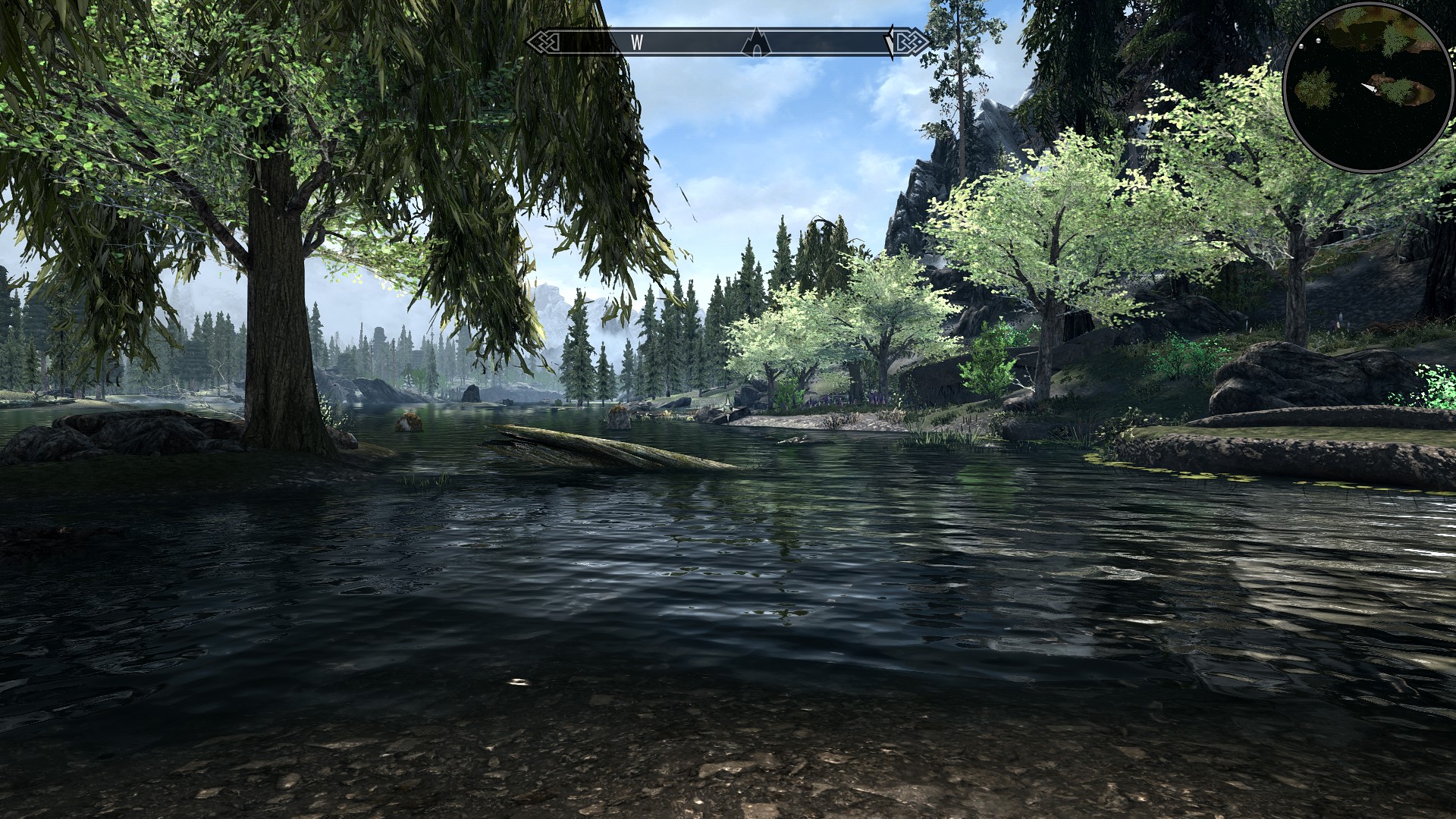Screen dimensions: 1456x819
Task: Click the white player arrow on the minimap
Action: [1370, 87]
